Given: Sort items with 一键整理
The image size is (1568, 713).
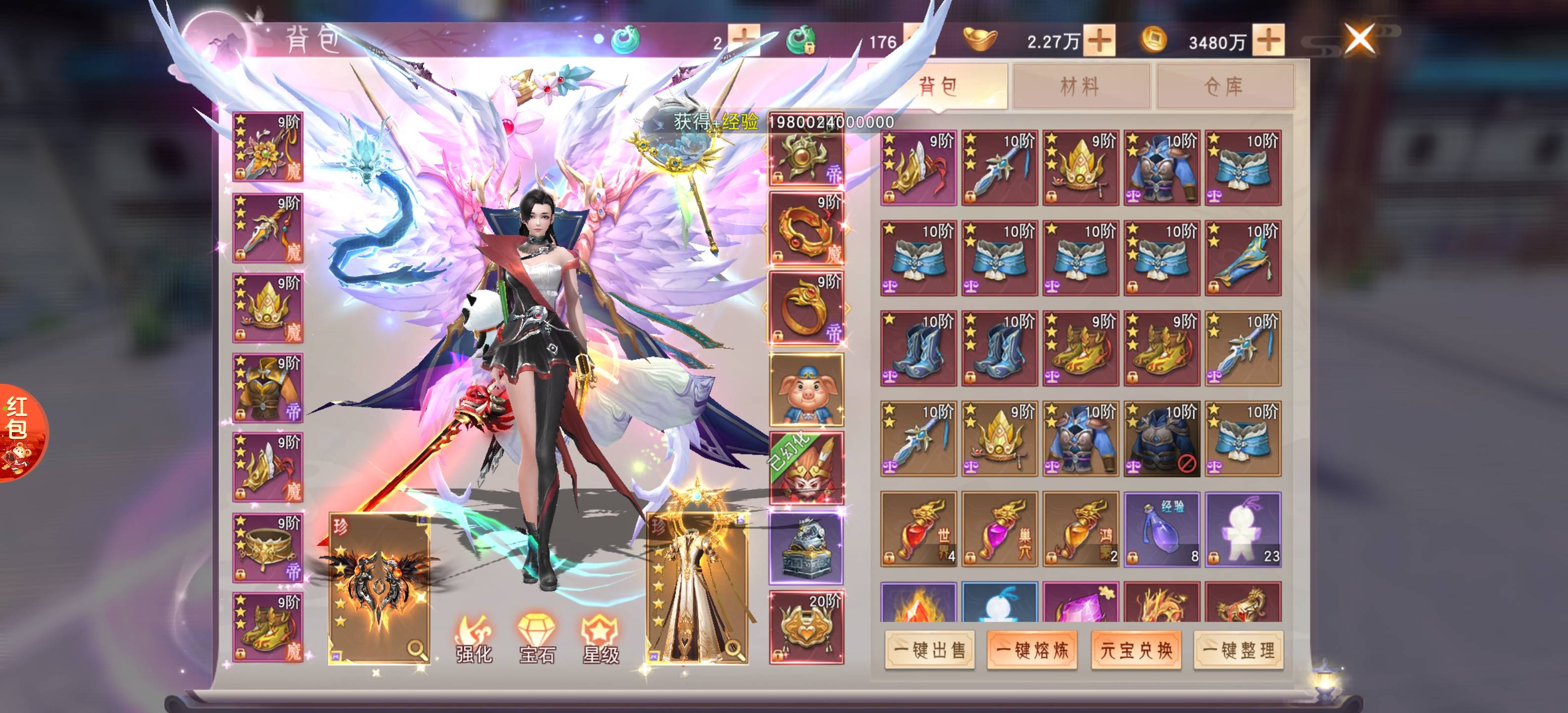Looking at the screenshot, I should [x=1238, y=650].
